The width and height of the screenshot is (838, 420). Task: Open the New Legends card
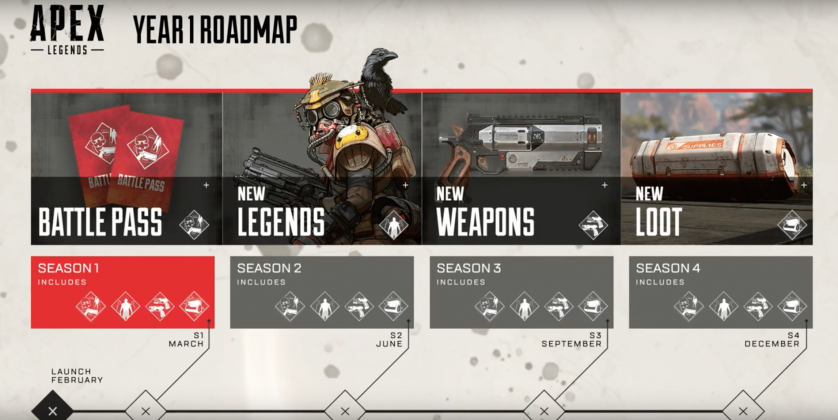pos(322,168)
